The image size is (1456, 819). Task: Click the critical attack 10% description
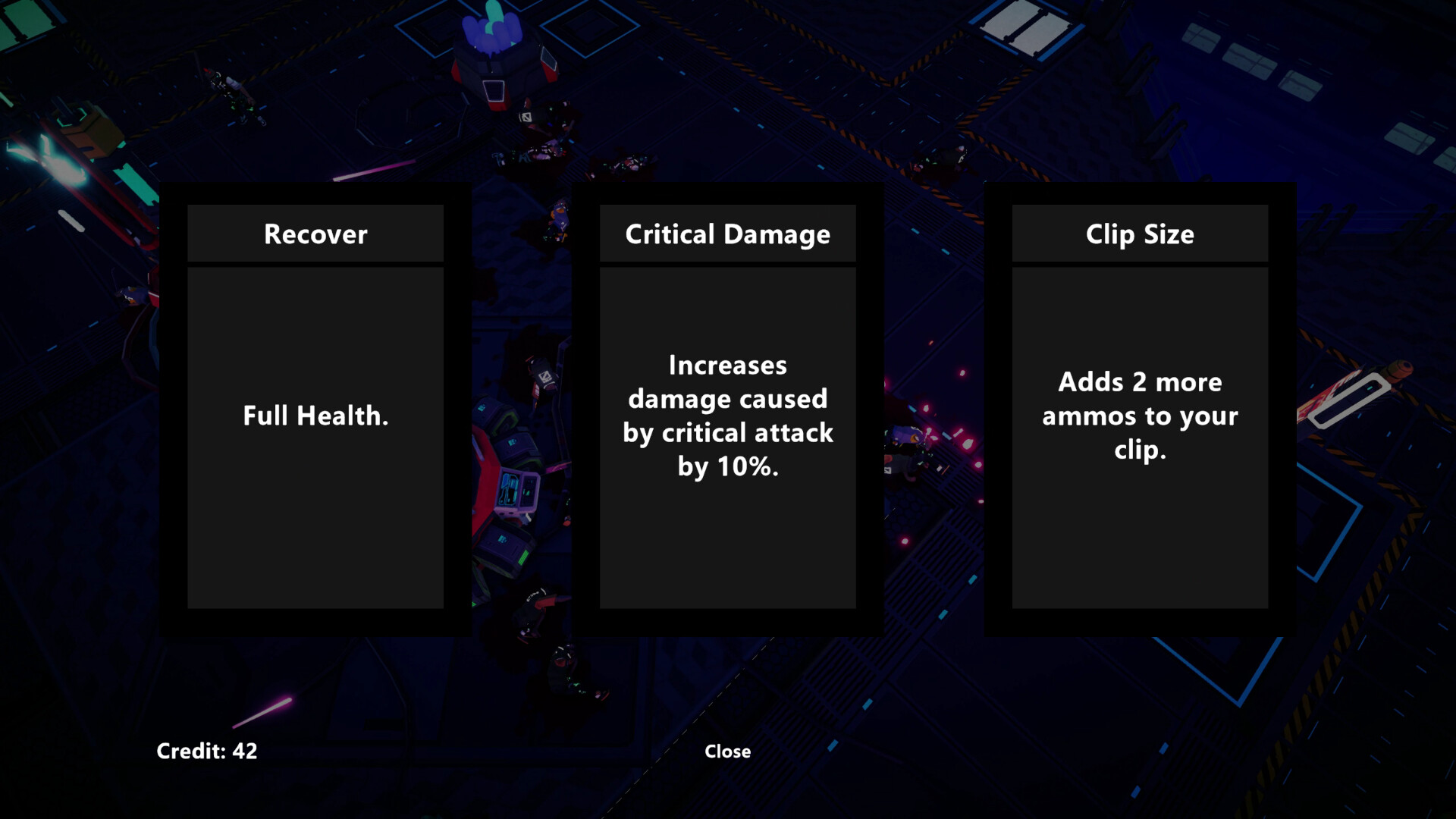click(x=727, y=416)
